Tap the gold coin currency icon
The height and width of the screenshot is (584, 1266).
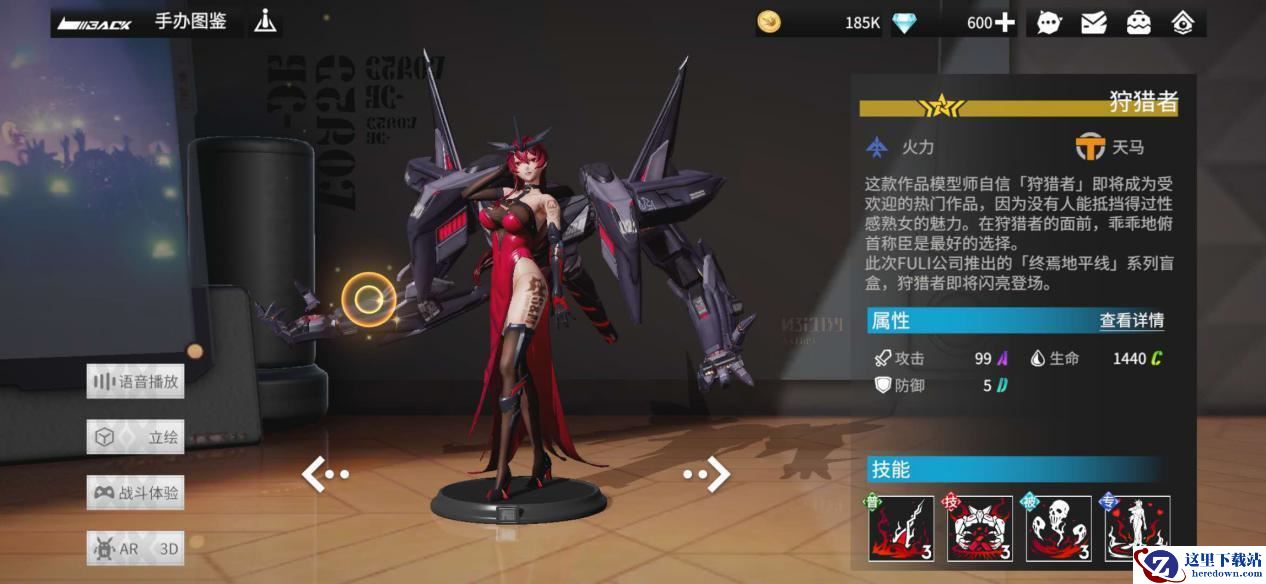pyautogui.click(x=769, y=22)
